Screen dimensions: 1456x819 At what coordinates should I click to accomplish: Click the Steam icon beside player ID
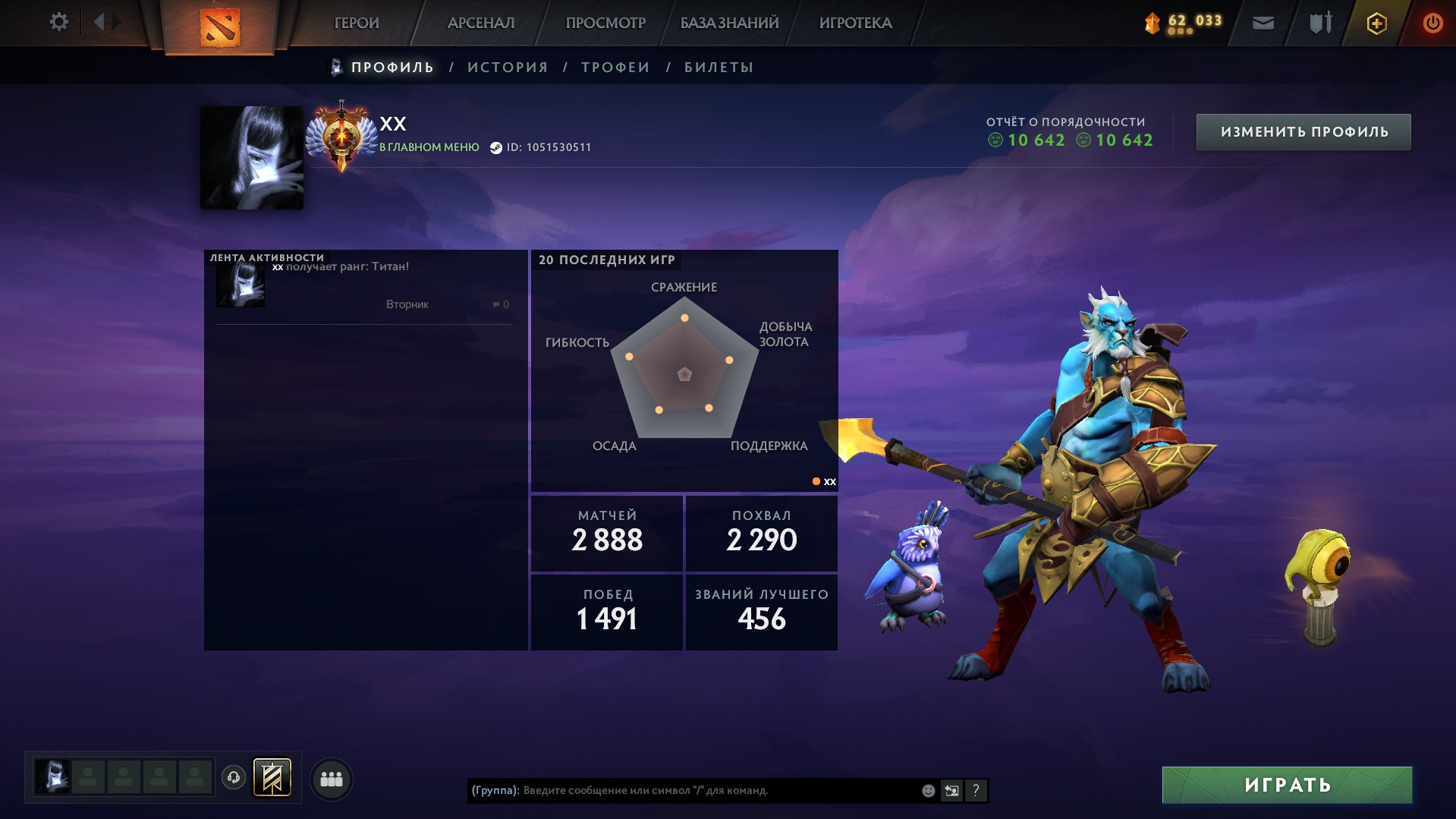pyautogui.click(x=497, y=148)
